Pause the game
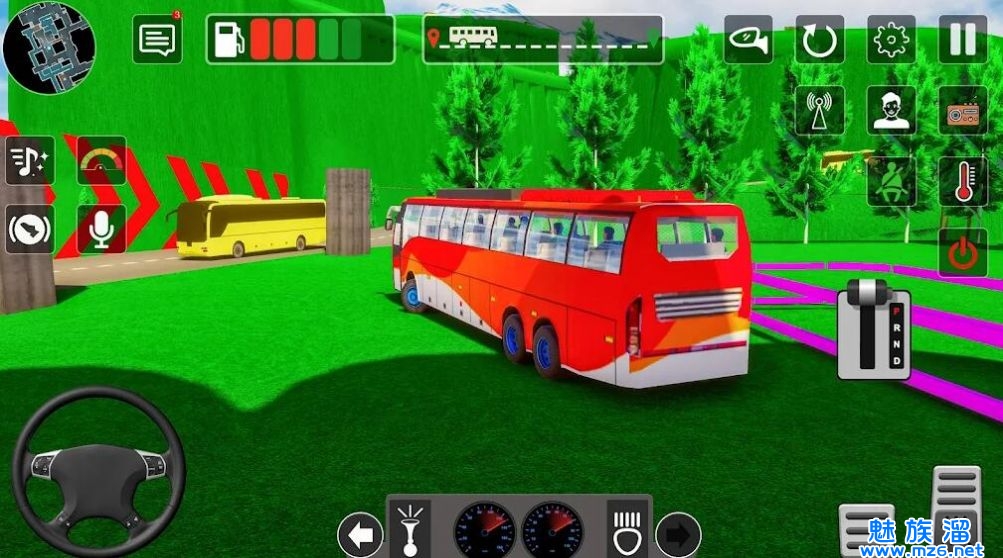 [962, 40]
